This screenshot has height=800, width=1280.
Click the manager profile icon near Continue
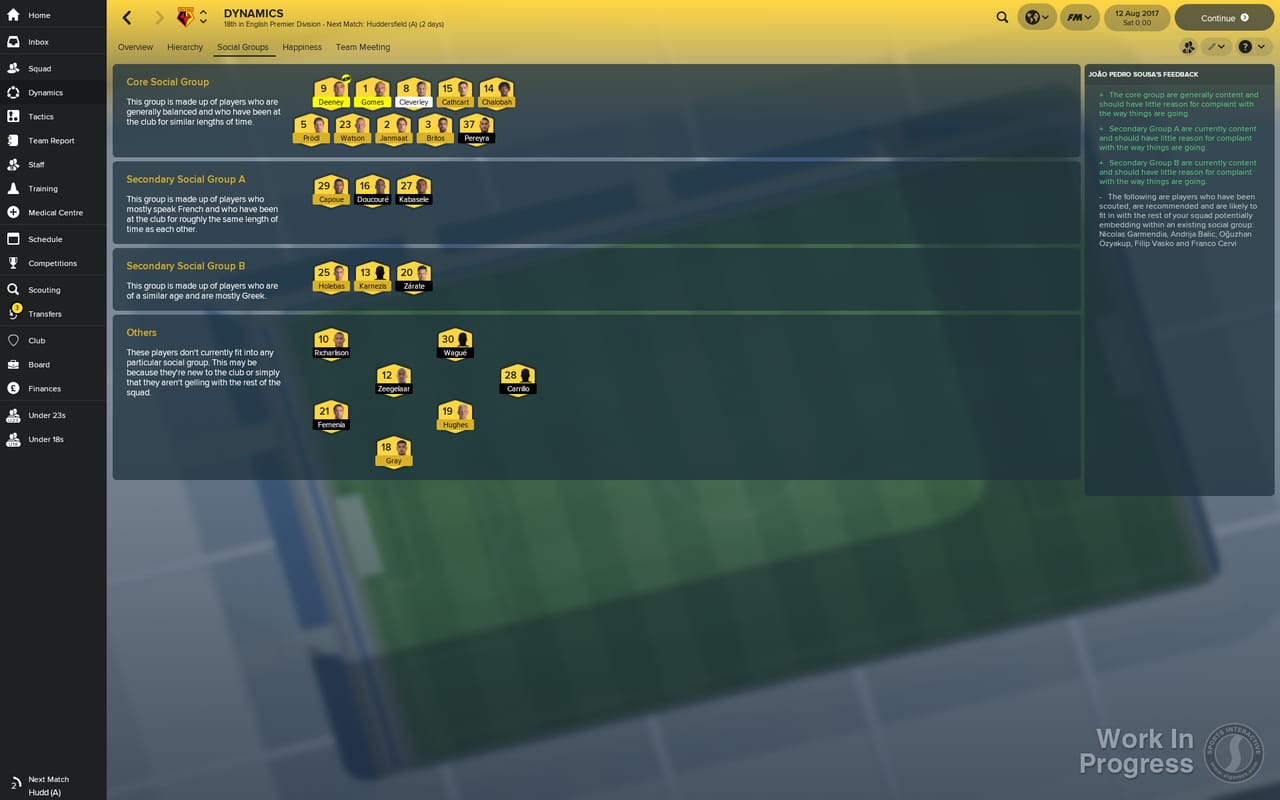(x=1189, y=47)
